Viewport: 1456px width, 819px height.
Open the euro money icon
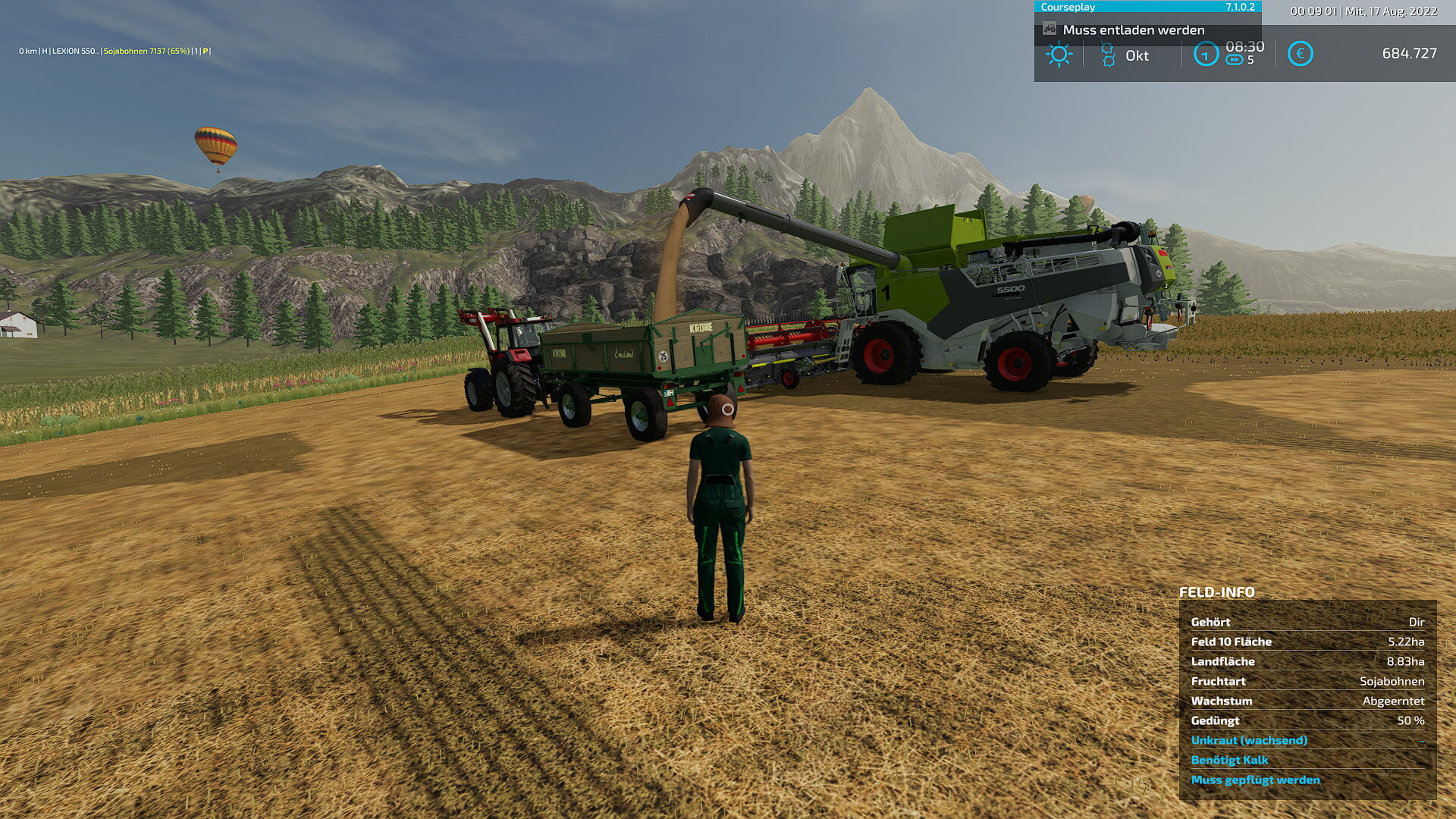coord(1300,54)
